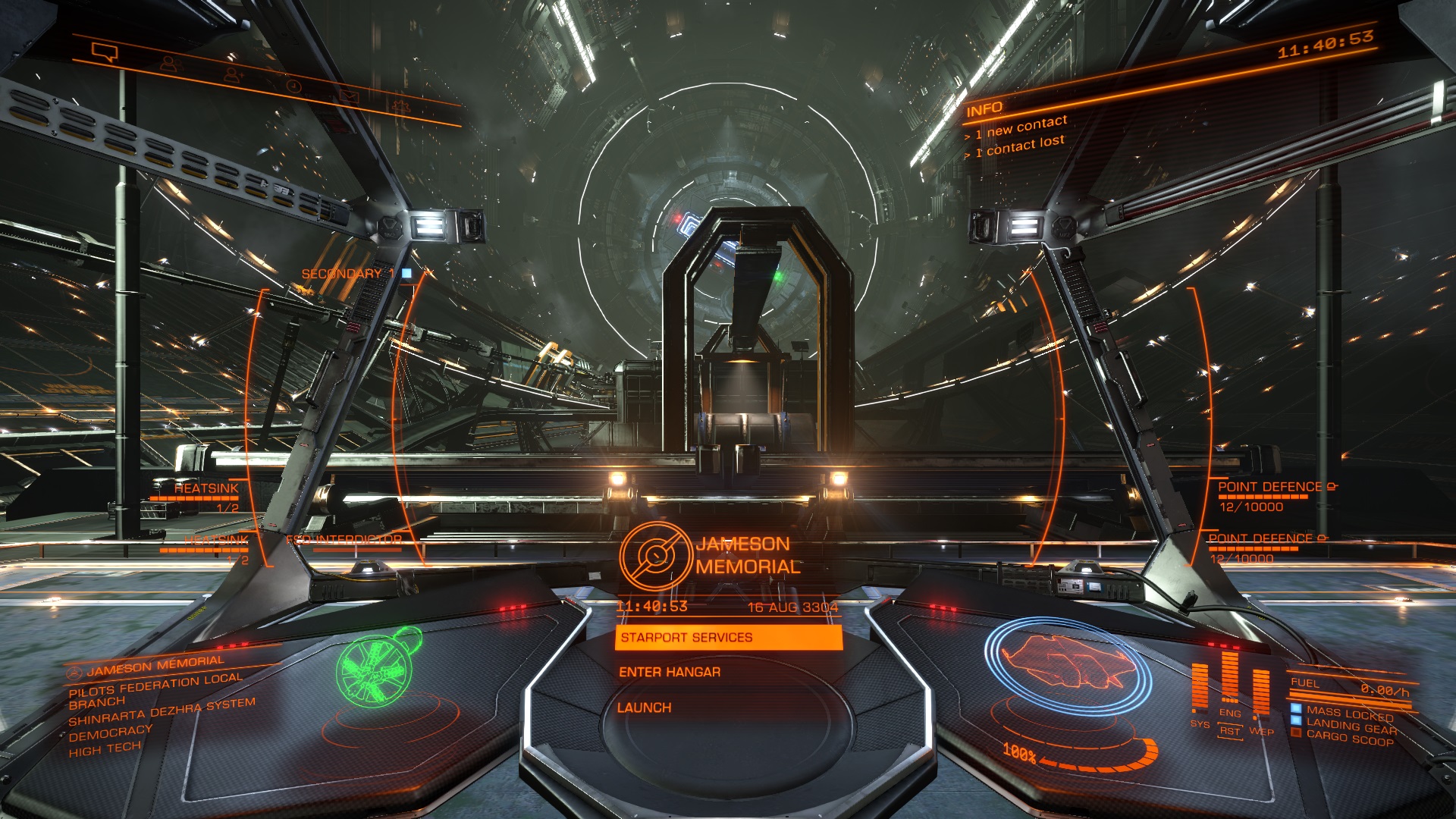
Task: Select the WEP power distributor bar
Action: pyautogui.click(x=1260, y=694)
